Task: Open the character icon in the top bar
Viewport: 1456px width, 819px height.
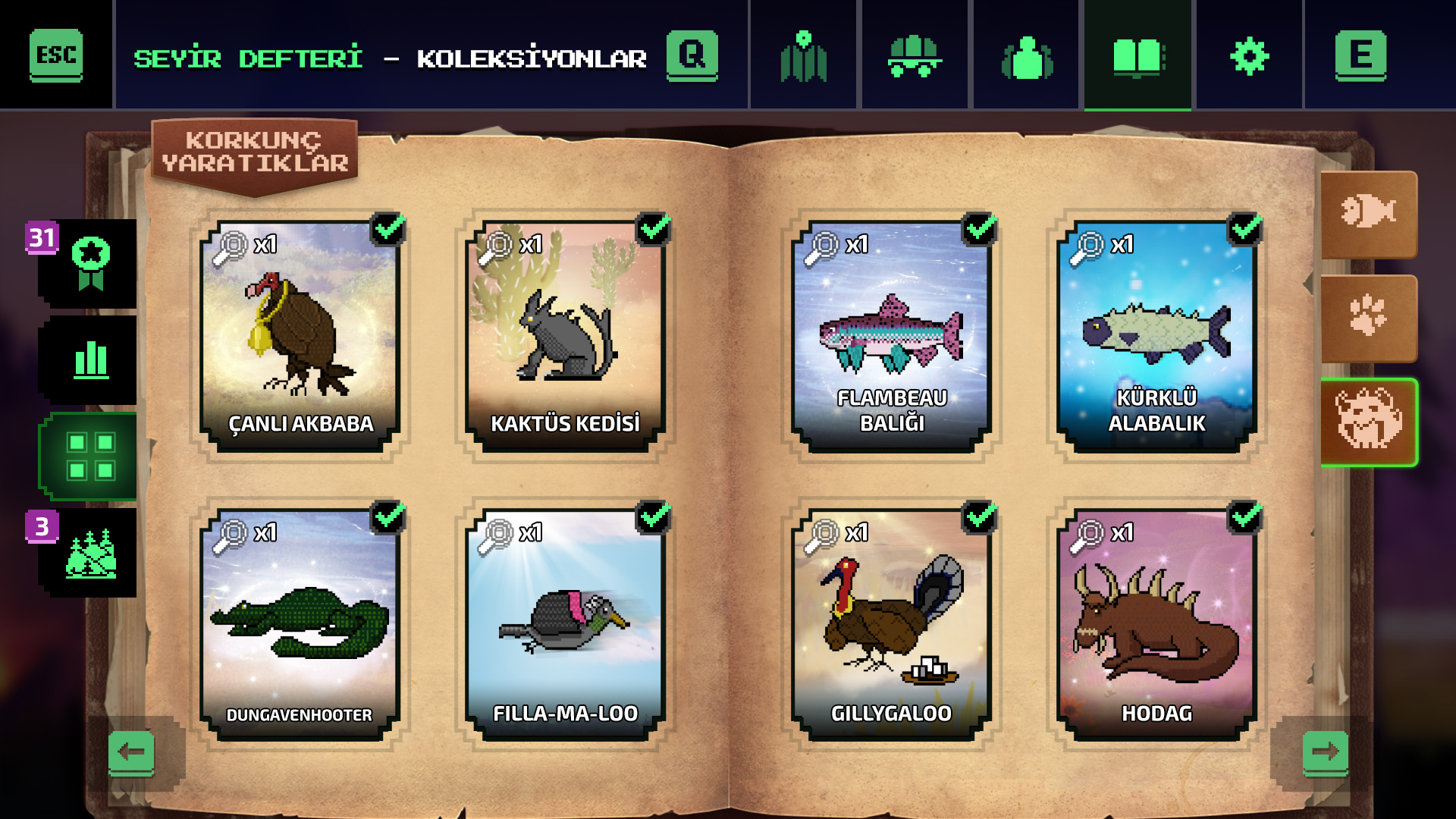Action: coord(1027,55)
